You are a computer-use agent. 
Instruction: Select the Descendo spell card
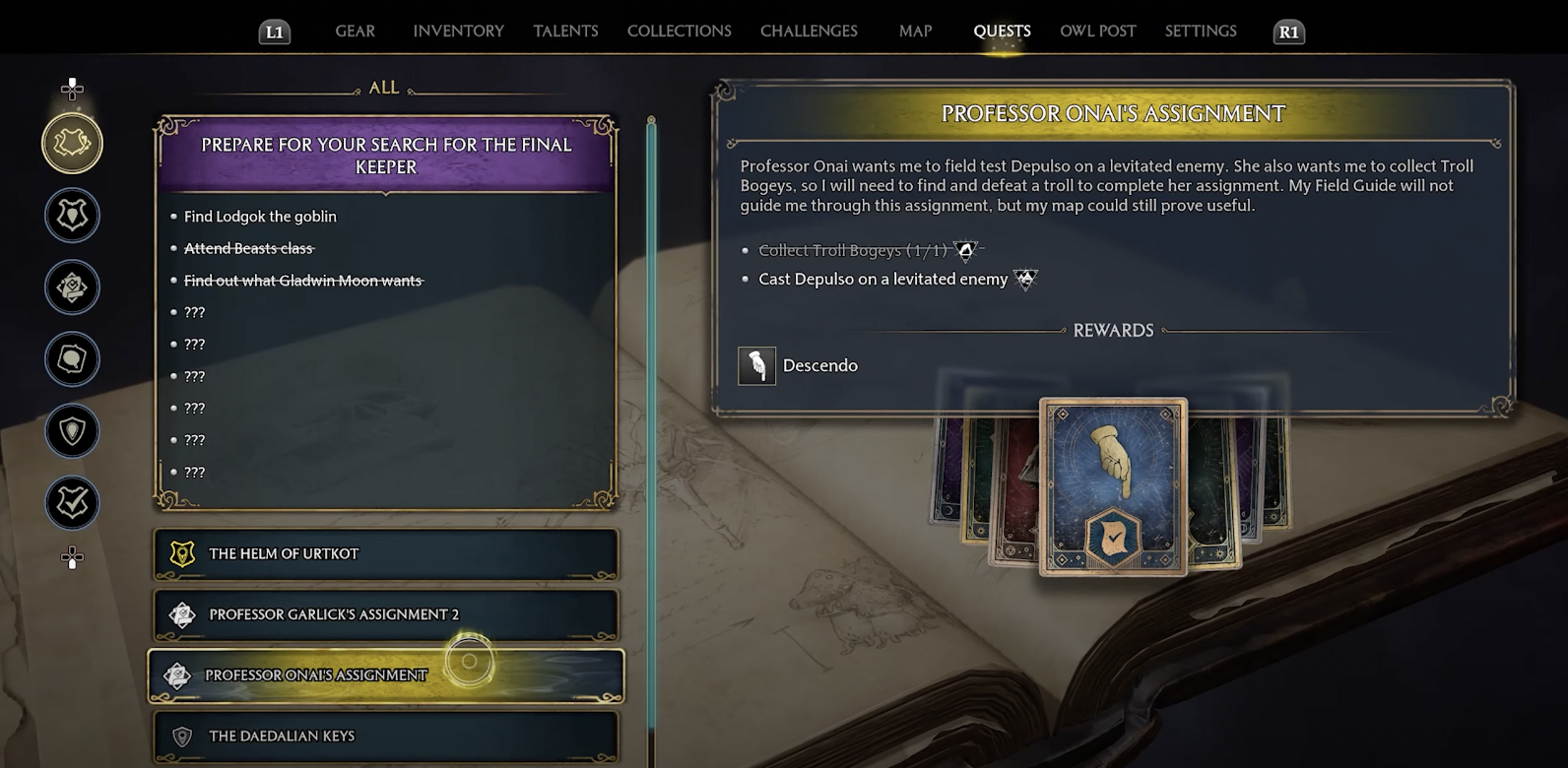tap(1113, 486)
